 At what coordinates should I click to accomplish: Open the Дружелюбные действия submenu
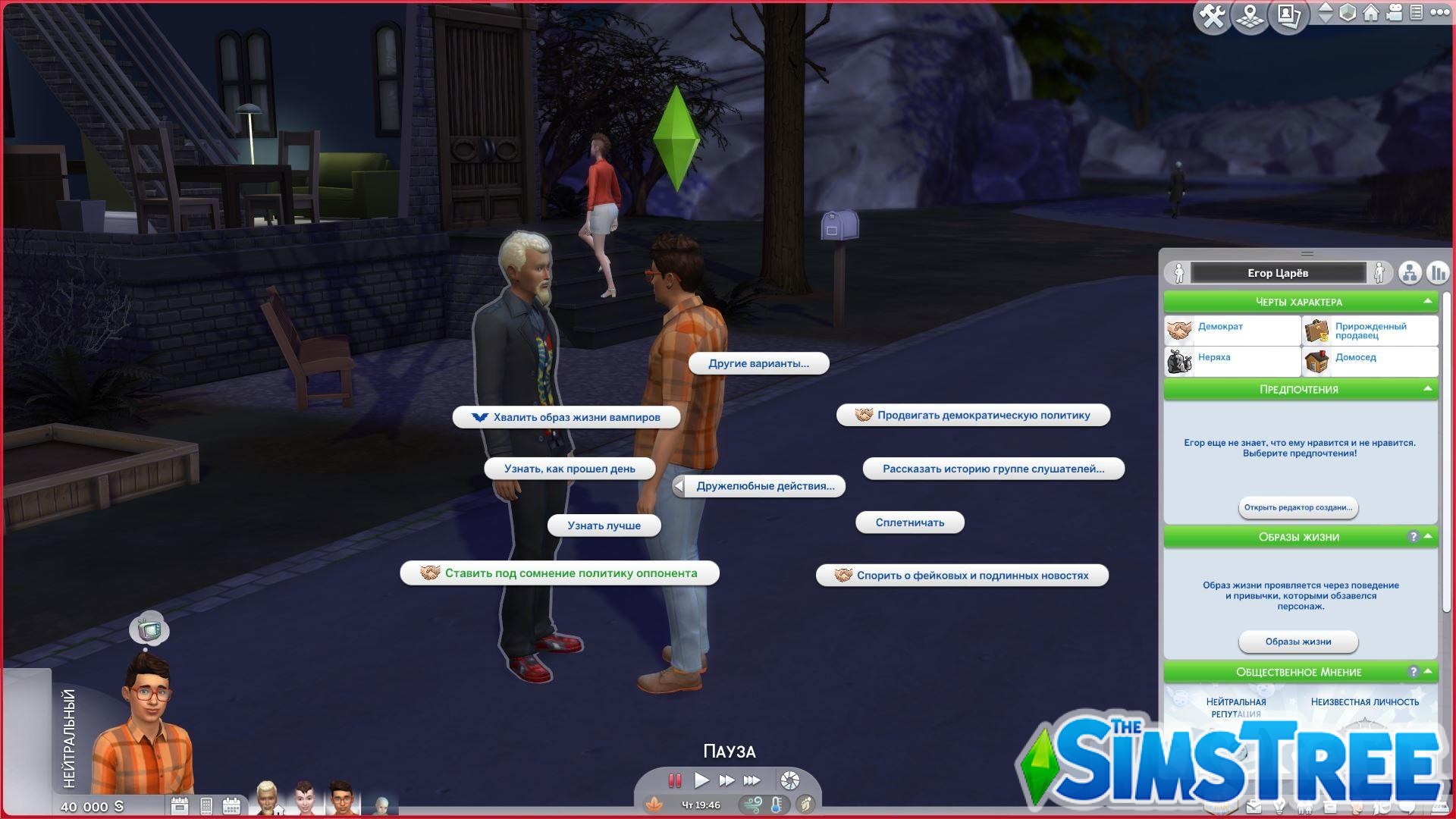click(764, 486)
